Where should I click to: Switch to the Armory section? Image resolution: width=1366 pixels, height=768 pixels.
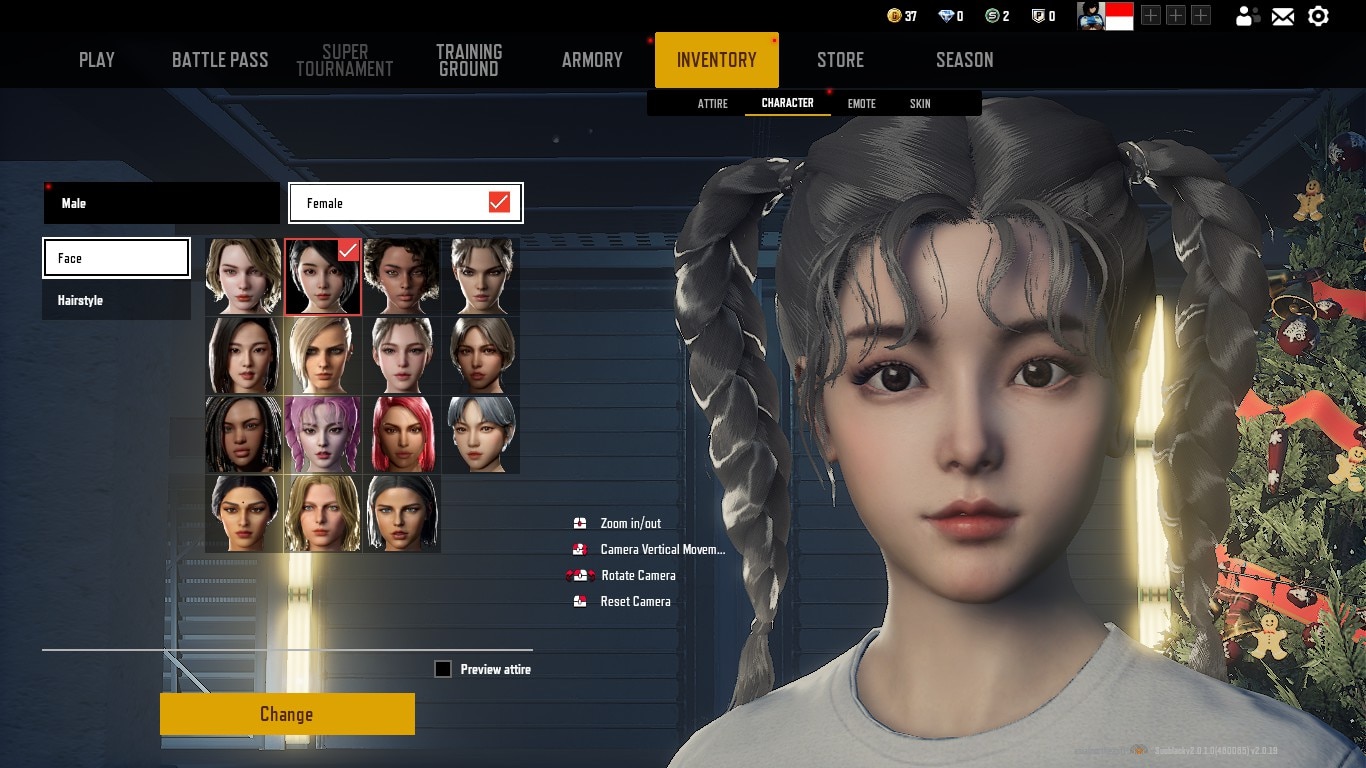pos(592,60)
